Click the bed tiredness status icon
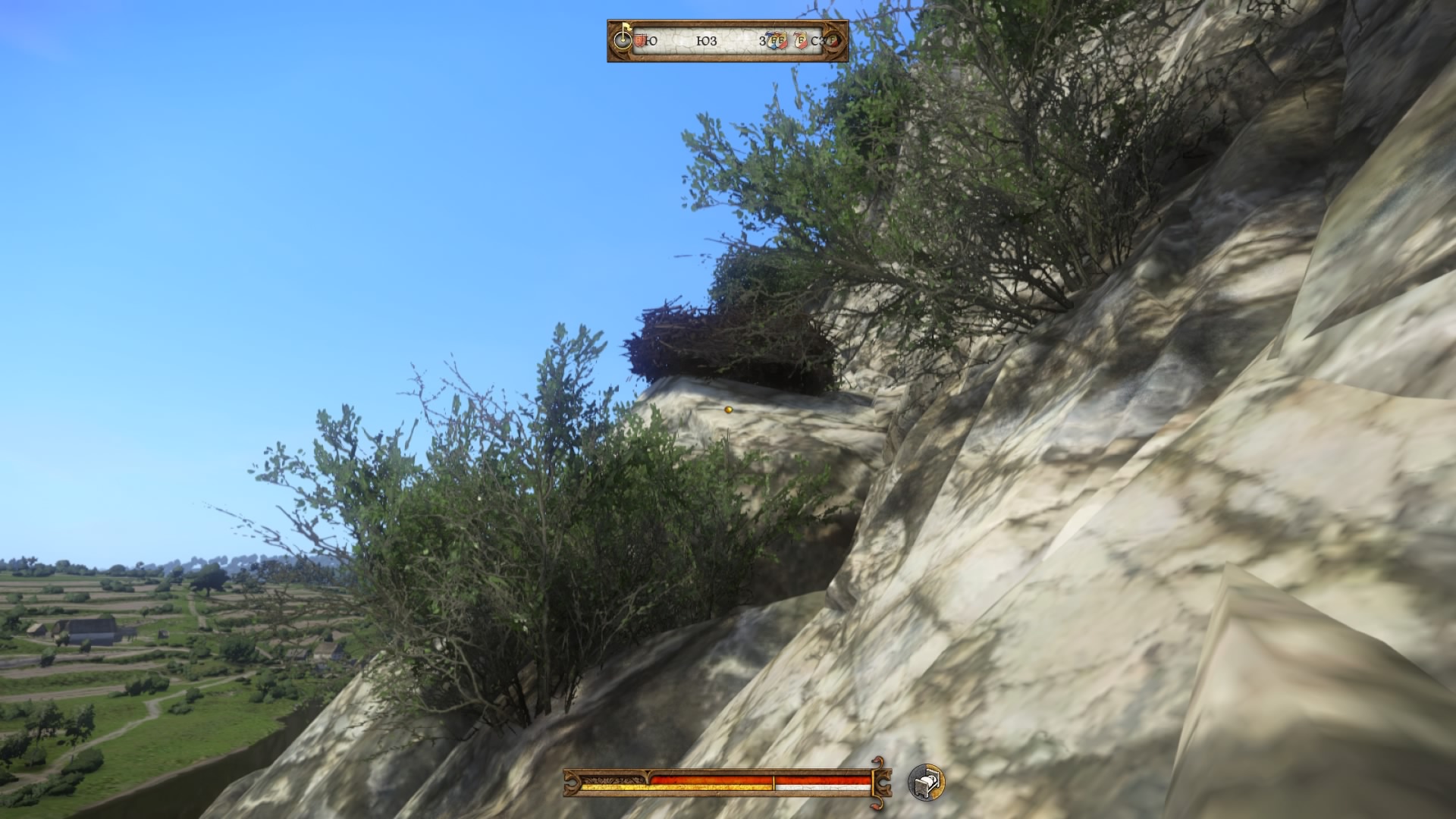Screen dimensions: 1456x819 [x=927, y=782]
